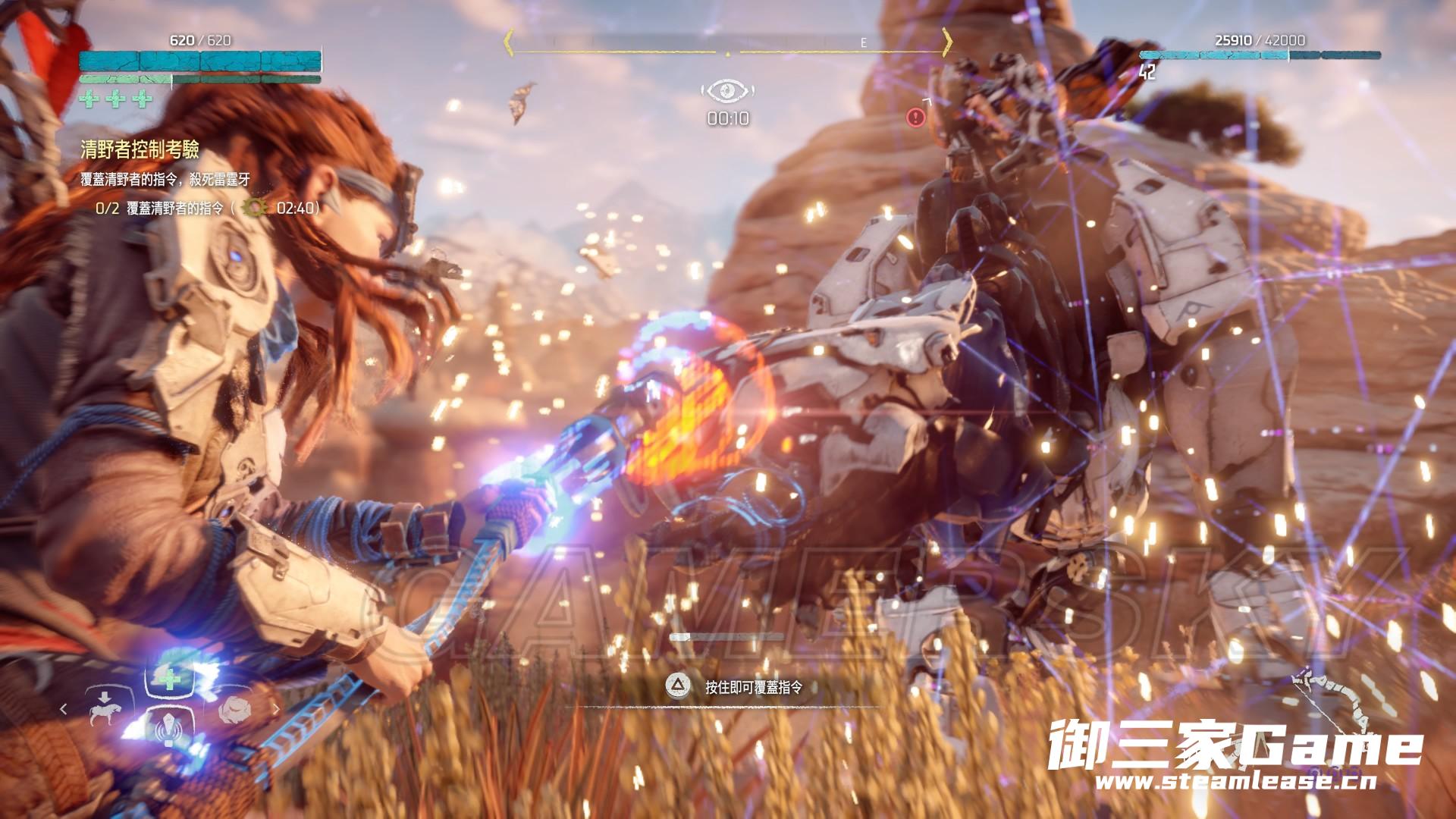Select the rock throw item slot
This screenshot has height=819, width=1456.
pyautogui.click(x=236, y=710)
